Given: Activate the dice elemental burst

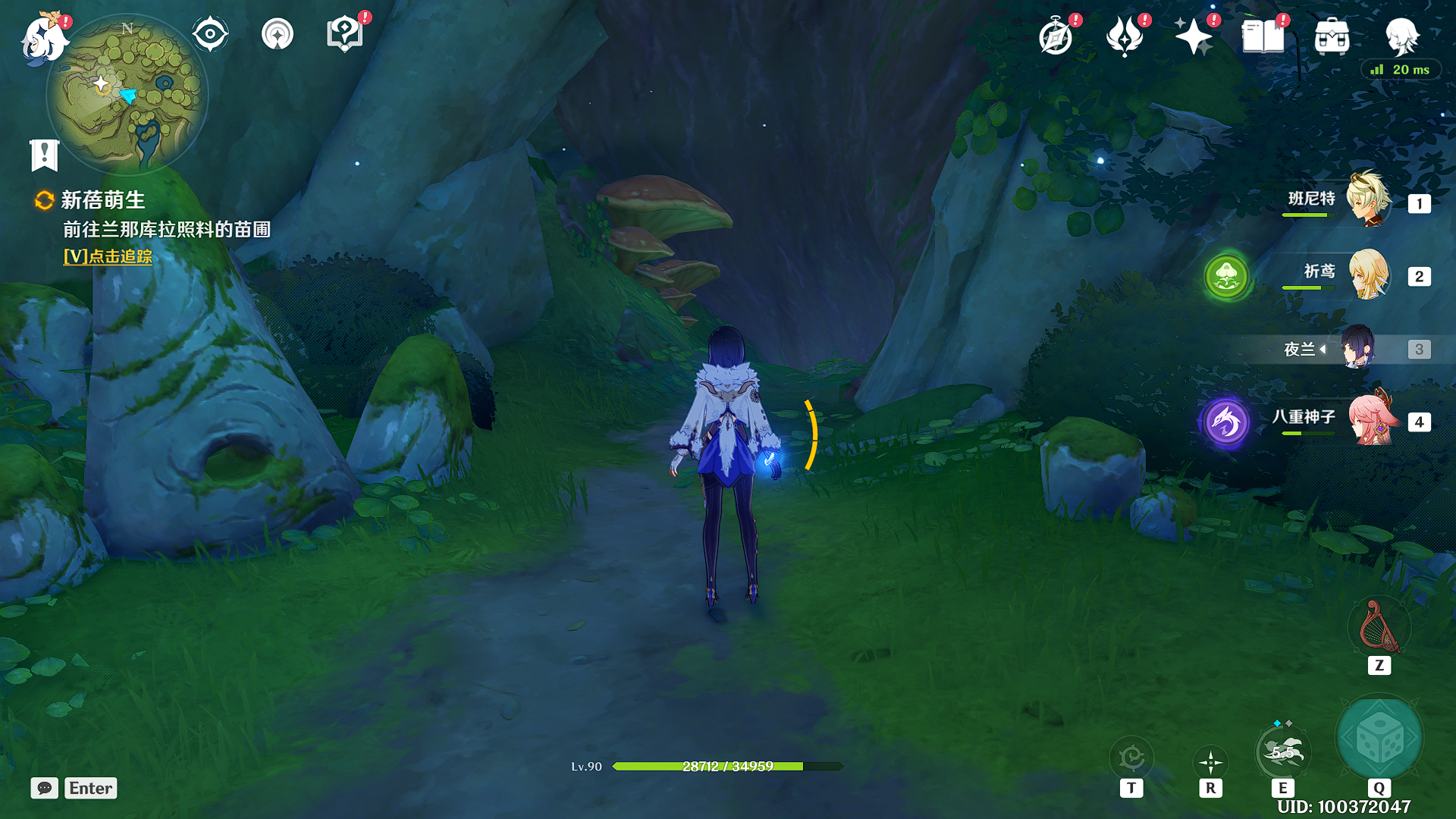Looking at the screenshot, I should coord(1379,738).
